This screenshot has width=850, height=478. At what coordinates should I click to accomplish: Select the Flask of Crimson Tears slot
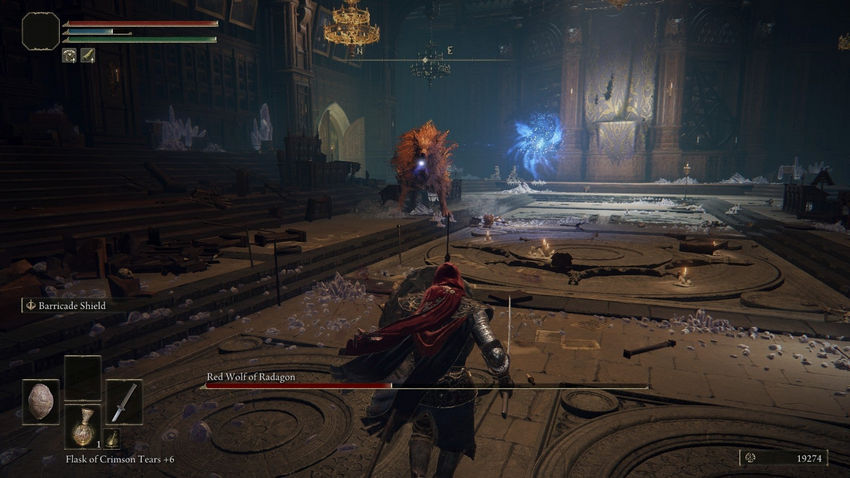(x=83, y=426)
